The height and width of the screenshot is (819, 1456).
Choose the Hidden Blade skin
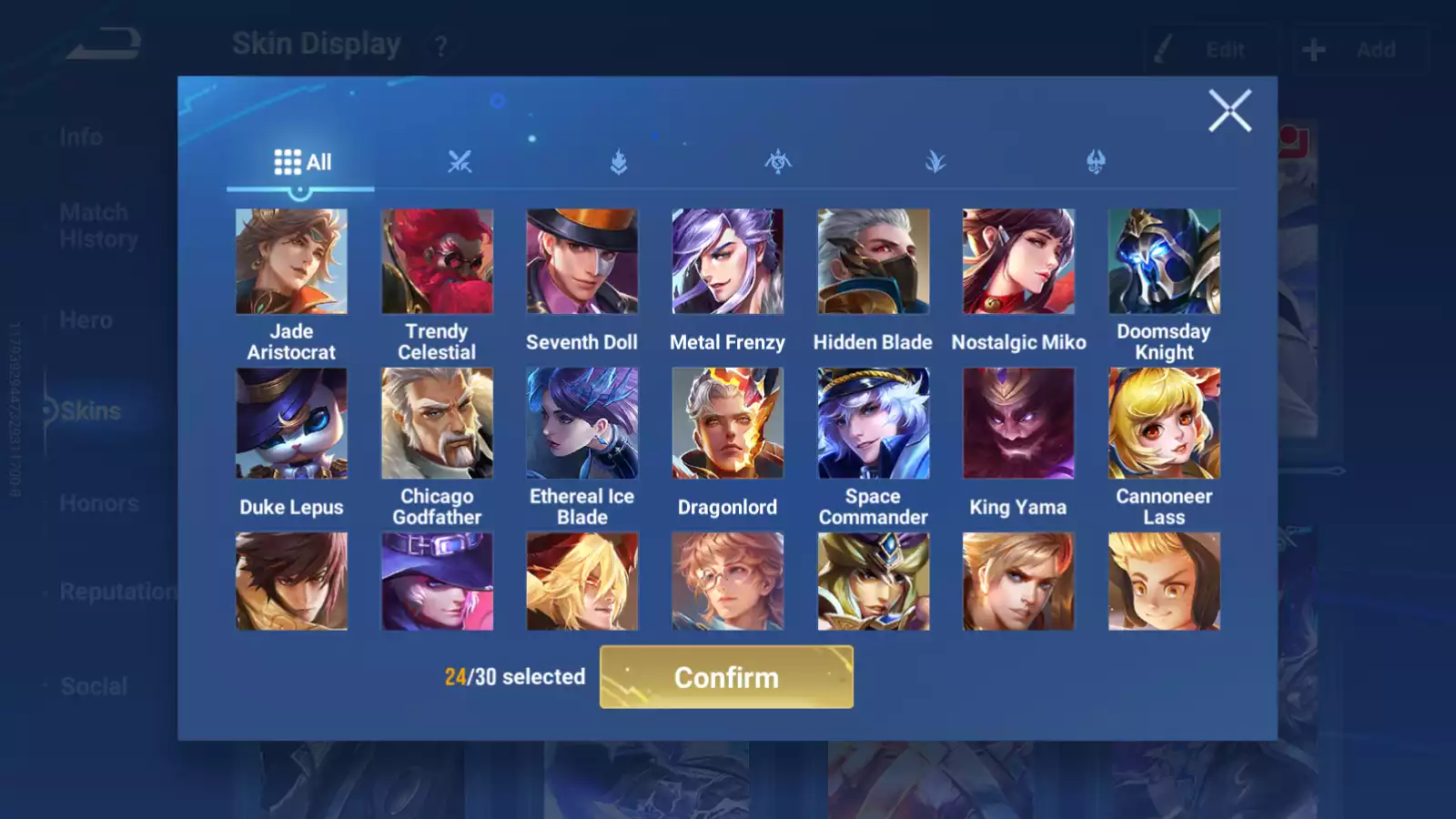click(x=873, y=262)
